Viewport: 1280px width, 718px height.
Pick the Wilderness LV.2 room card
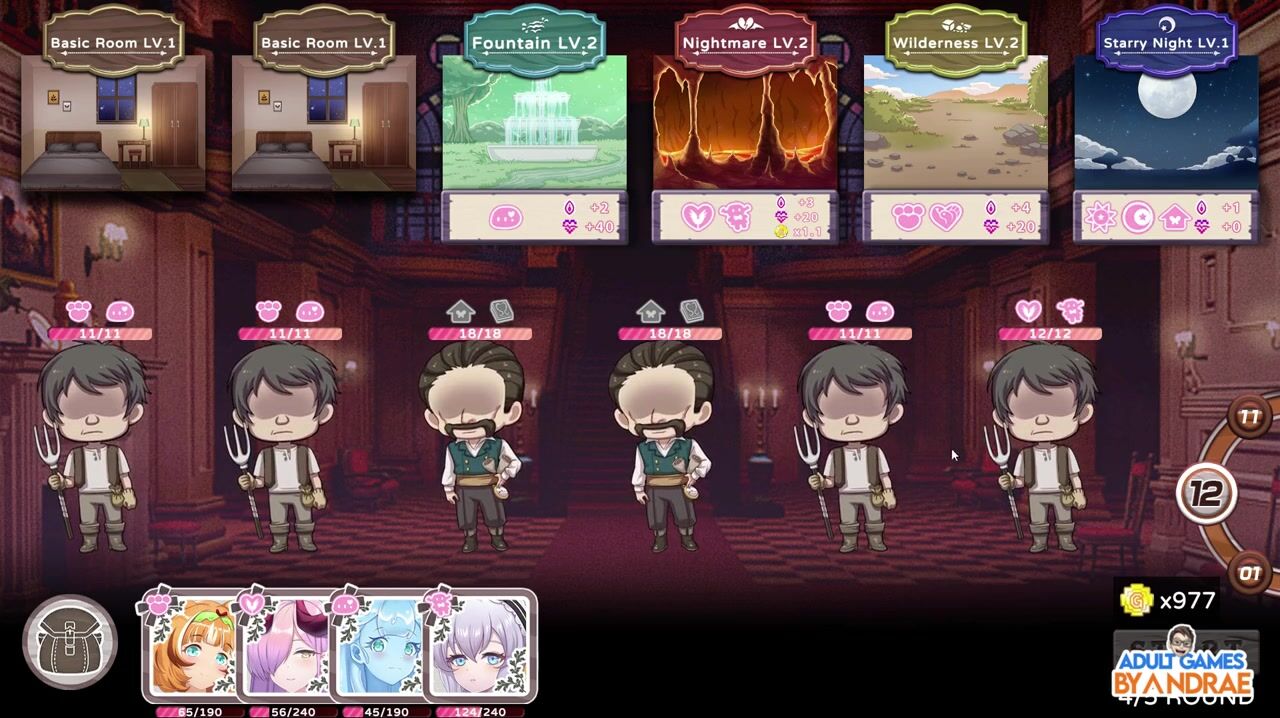click(955, 123)
